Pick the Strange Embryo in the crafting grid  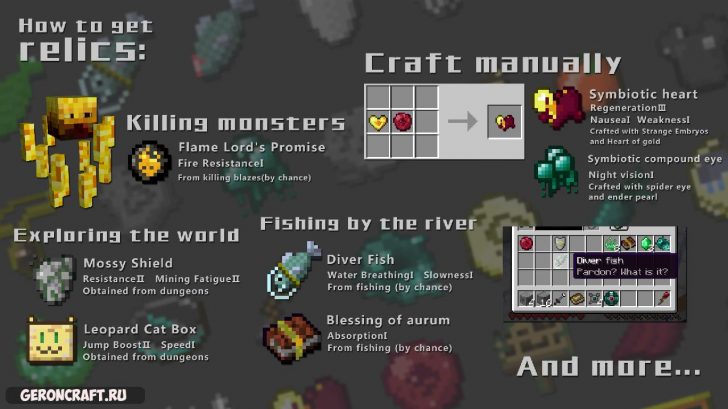pos(401,122)
